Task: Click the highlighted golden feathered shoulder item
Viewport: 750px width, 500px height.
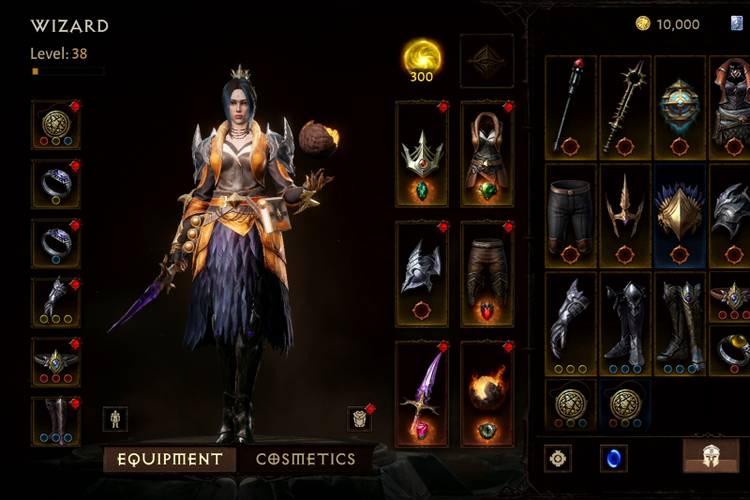Action: coord(680,215)
